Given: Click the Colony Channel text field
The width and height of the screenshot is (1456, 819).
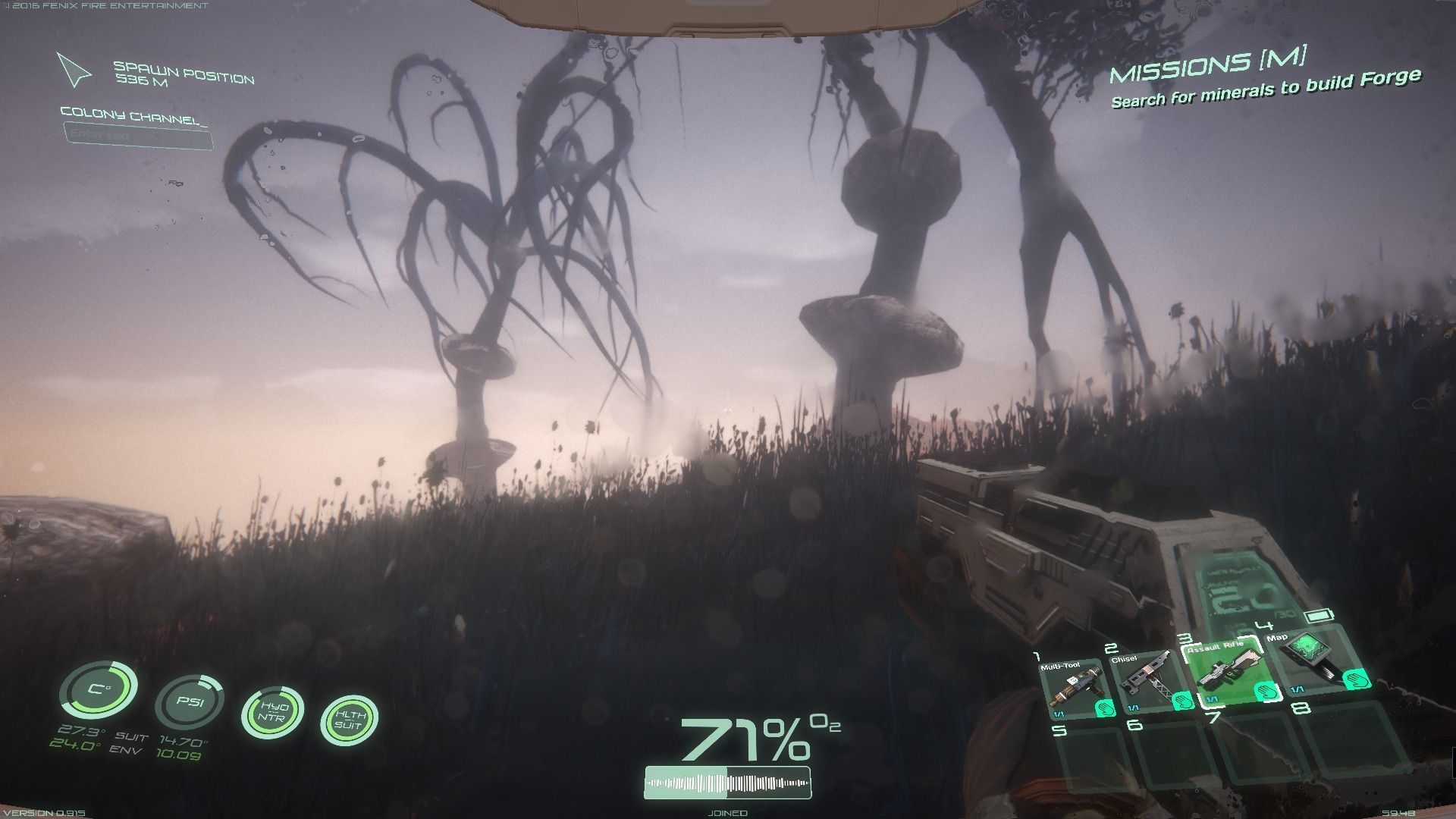Looking at the screenshot, I should coord(138,136).
